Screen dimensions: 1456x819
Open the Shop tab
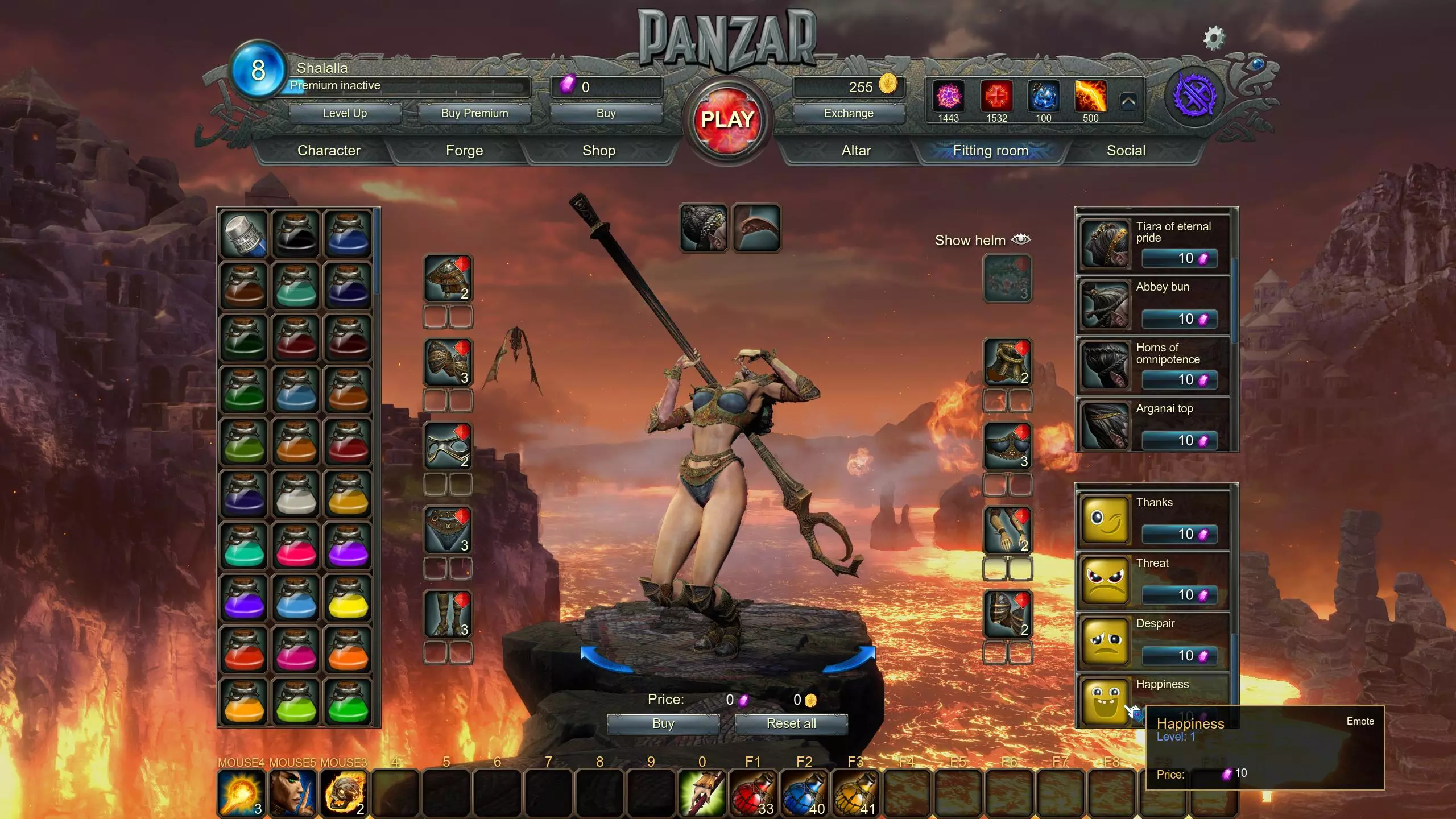click(x=598, y=151)
